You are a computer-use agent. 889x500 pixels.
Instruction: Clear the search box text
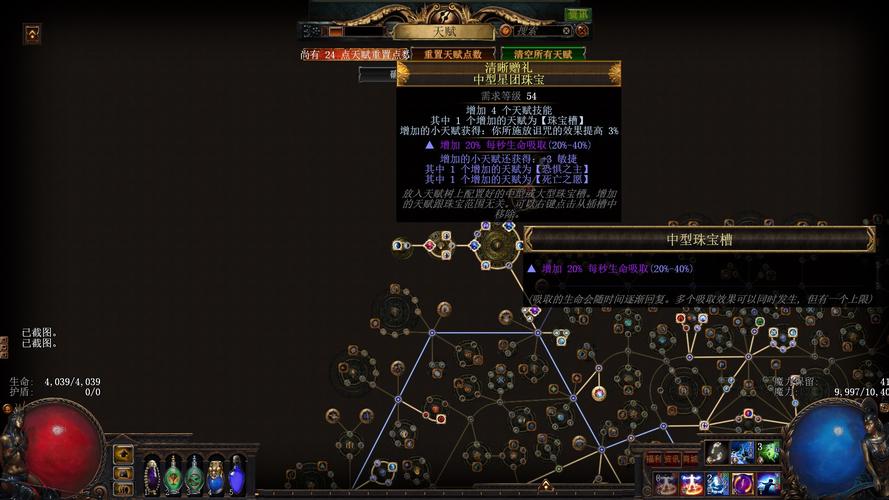(x=565, y=31)
